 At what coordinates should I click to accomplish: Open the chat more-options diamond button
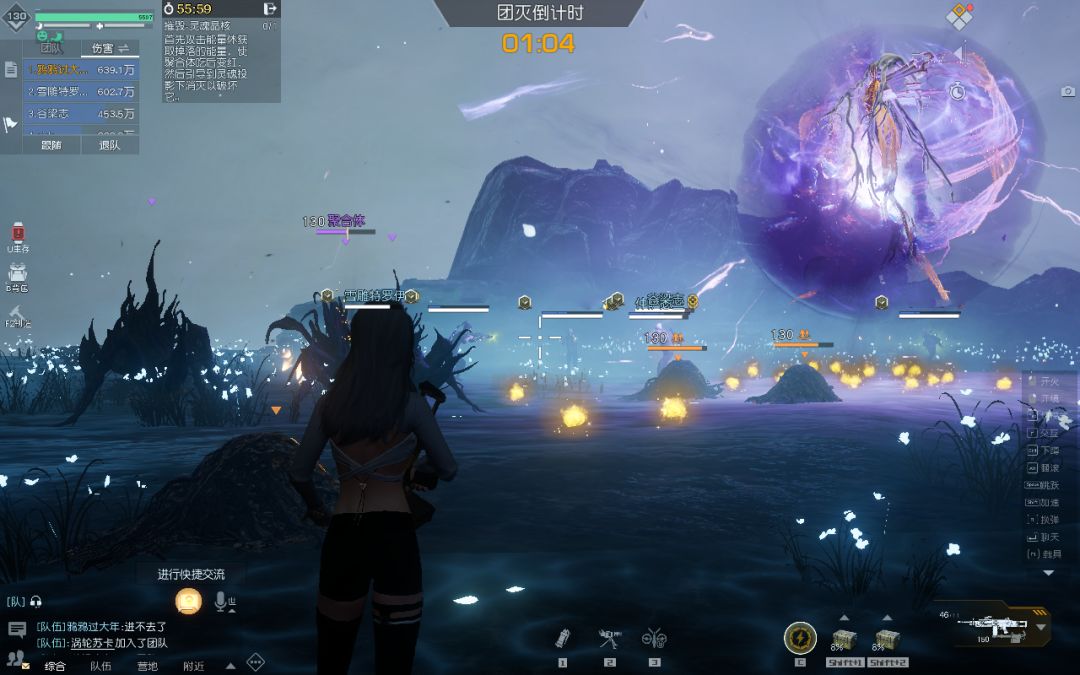tap(256, 662)
